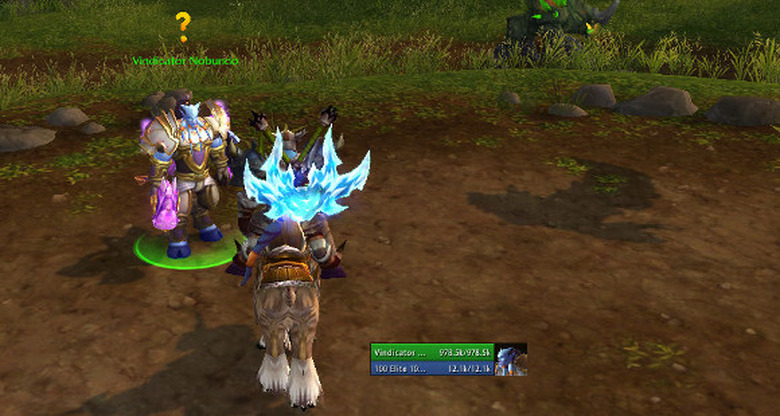
Task: Click the Vindicator target frame portrait
Action: click(511, 360)
